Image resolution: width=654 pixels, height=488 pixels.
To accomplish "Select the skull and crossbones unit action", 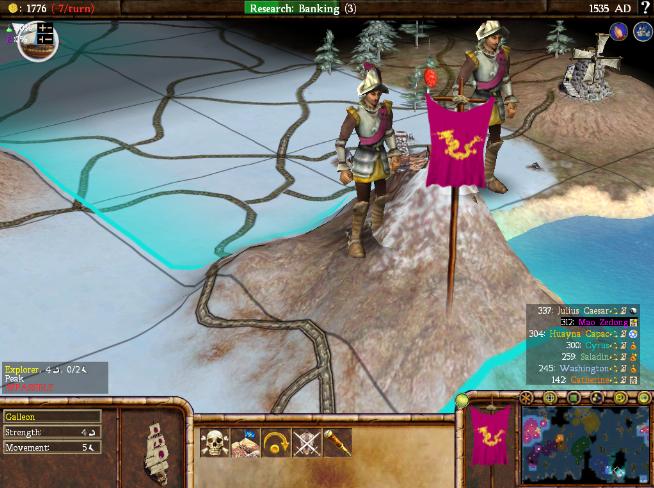I will [x=213, y=441].
